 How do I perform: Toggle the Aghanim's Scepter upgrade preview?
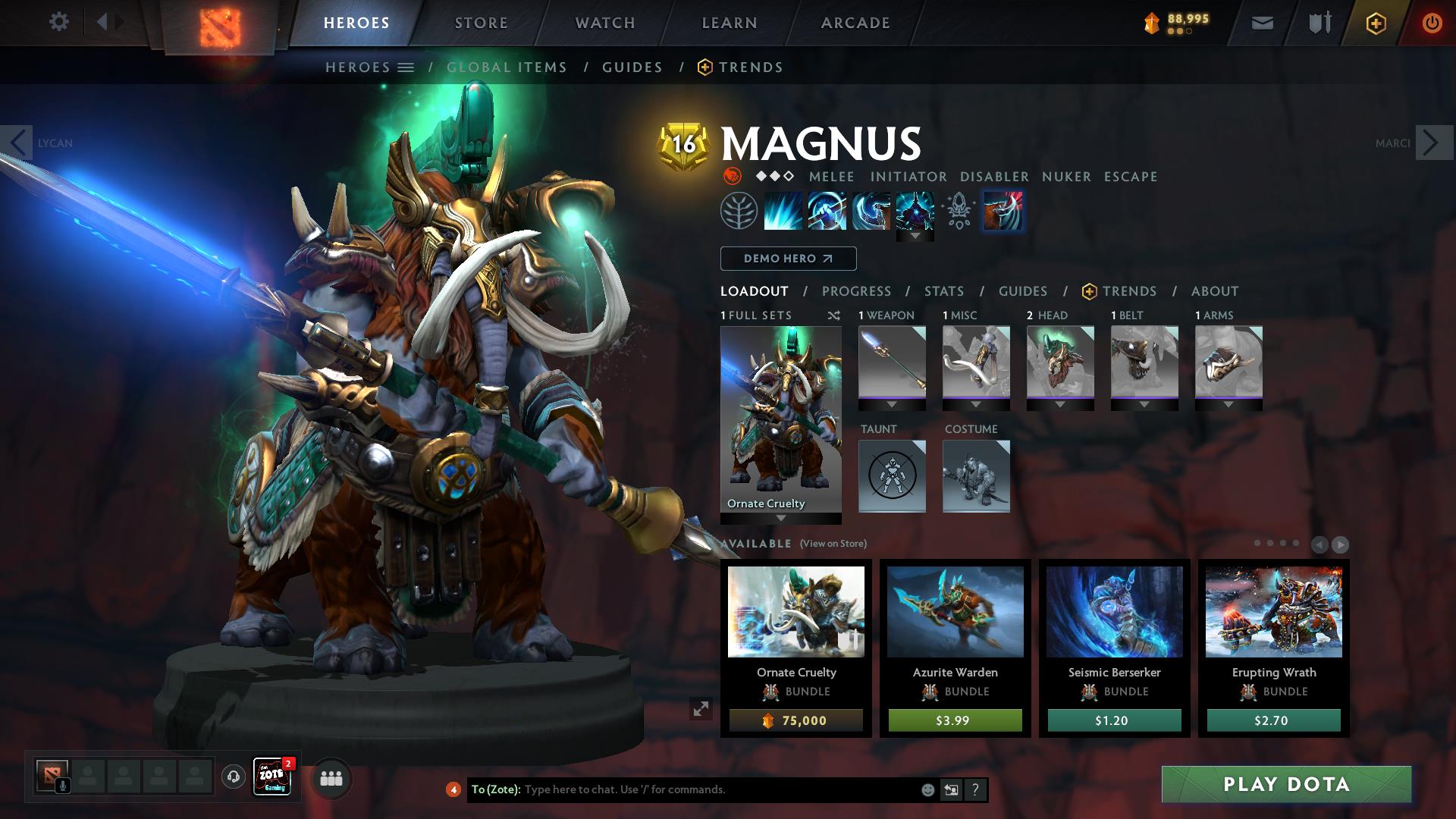coord(958,212)
